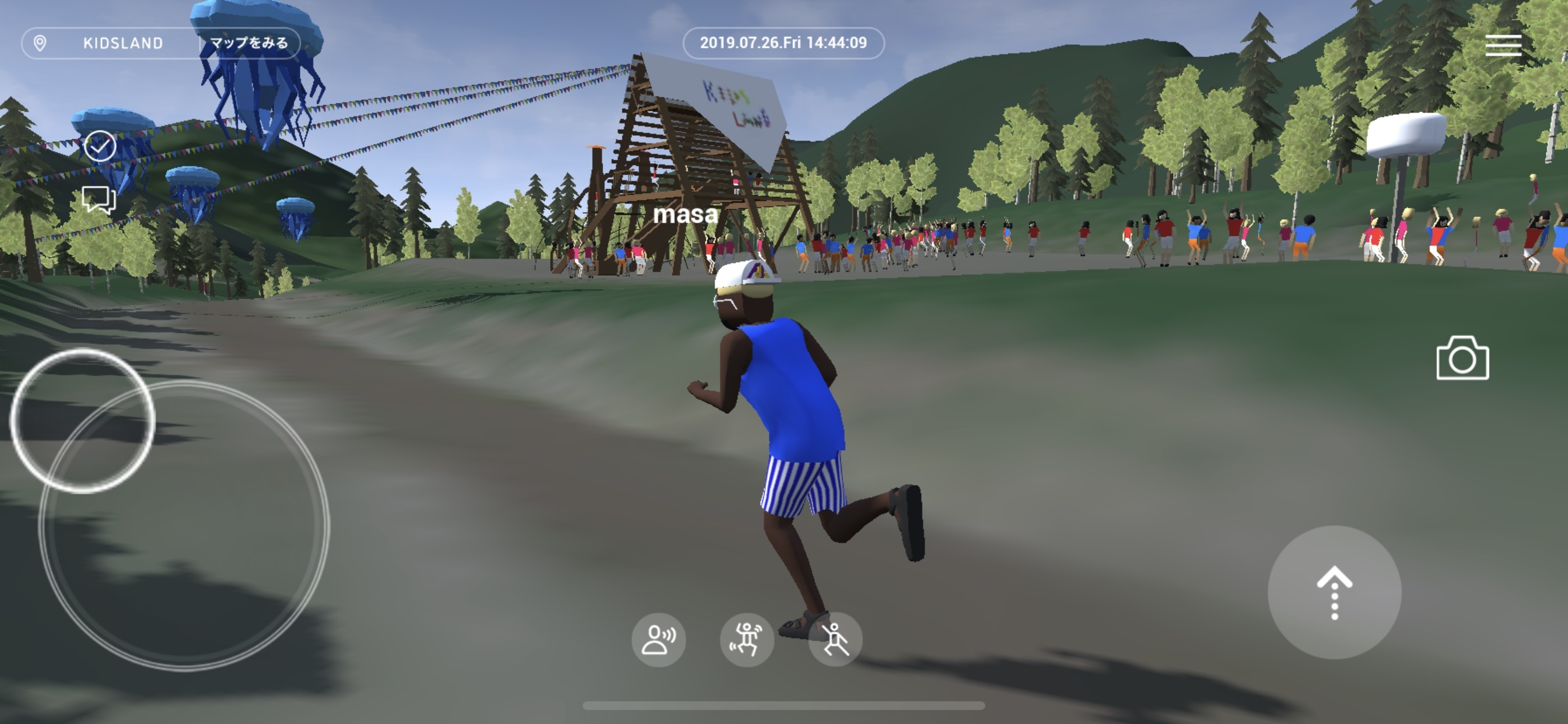Activate the voice shout emote icon

pos(659,639)
